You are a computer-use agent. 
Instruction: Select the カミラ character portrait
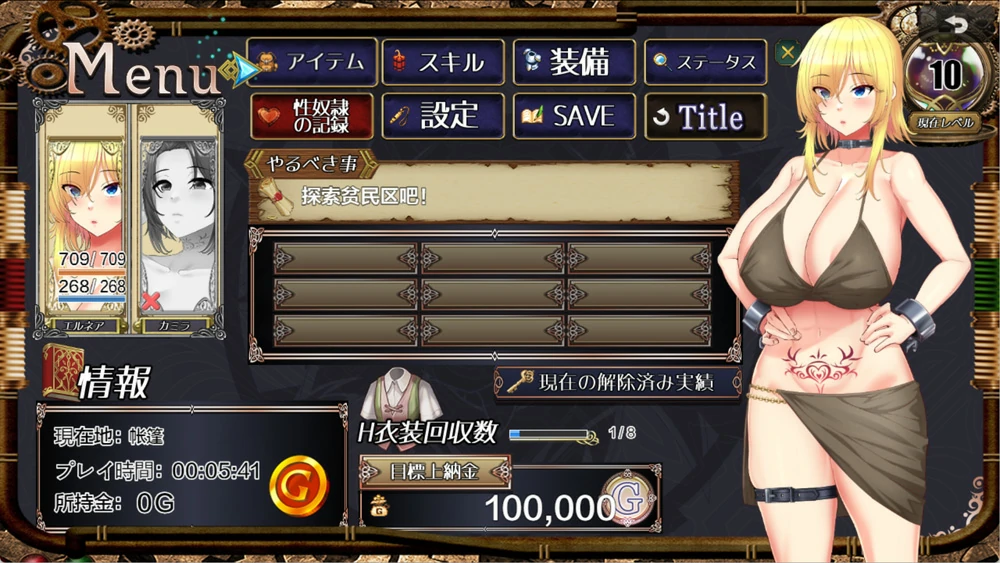click(x=178, y=220)
